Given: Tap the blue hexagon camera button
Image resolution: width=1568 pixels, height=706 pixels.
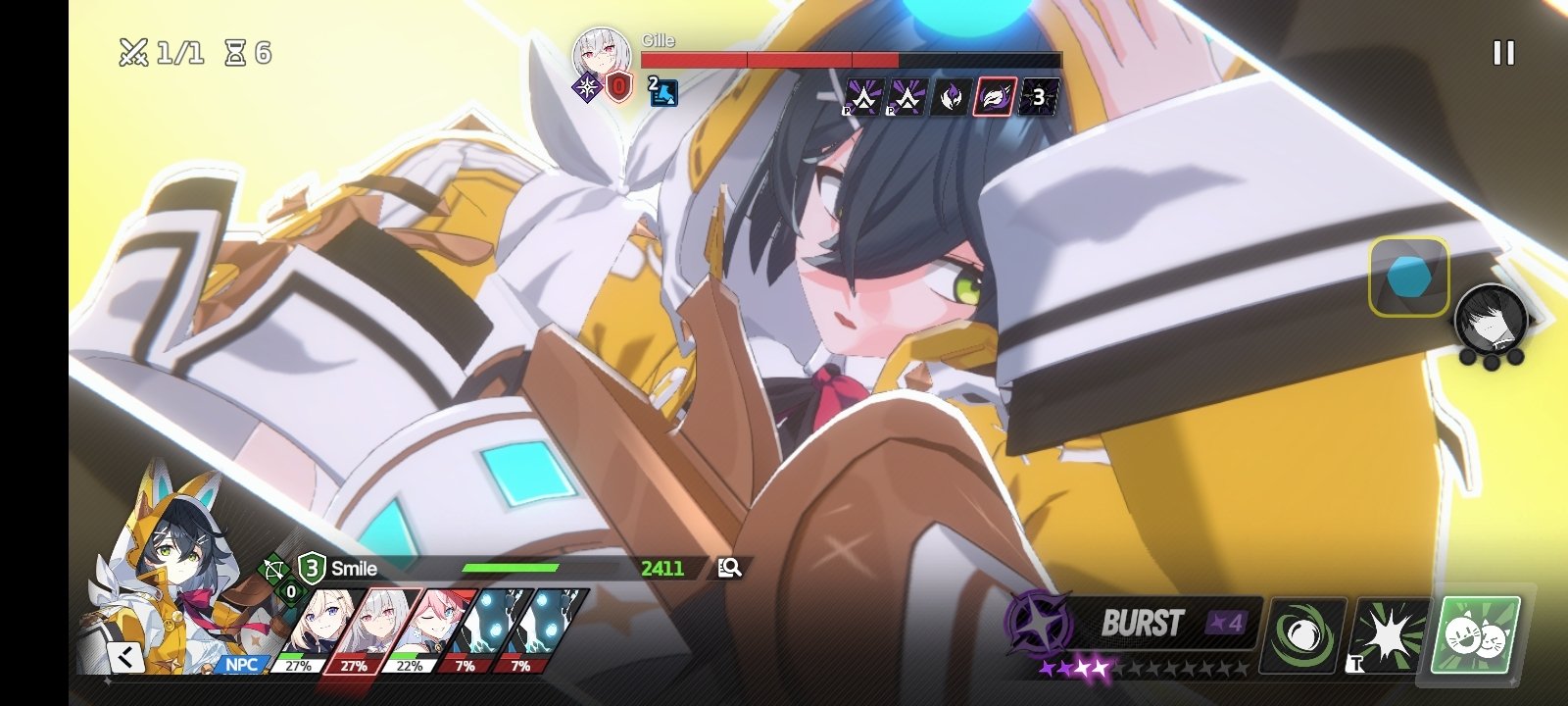Looking at the screenshot, I should (x=1408, y=277).
